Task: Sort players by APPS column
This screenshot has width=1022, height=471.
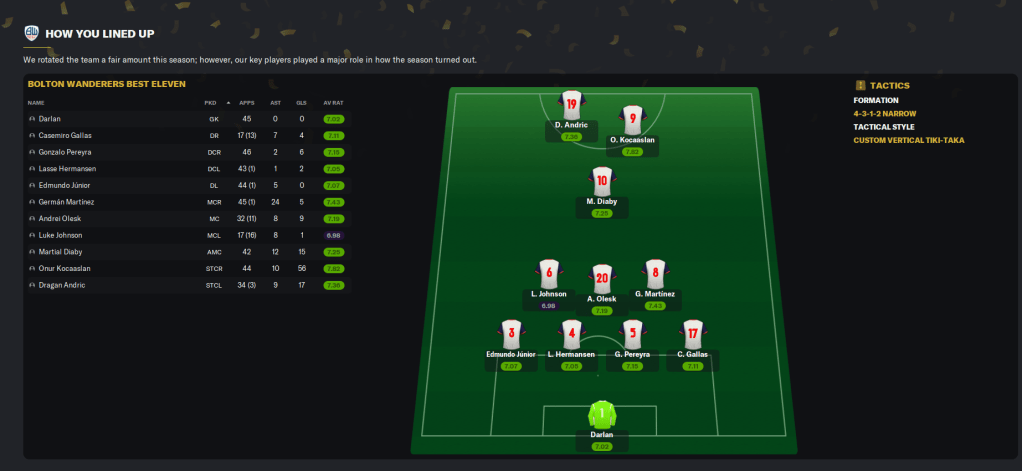Action: tap(247, 102)
